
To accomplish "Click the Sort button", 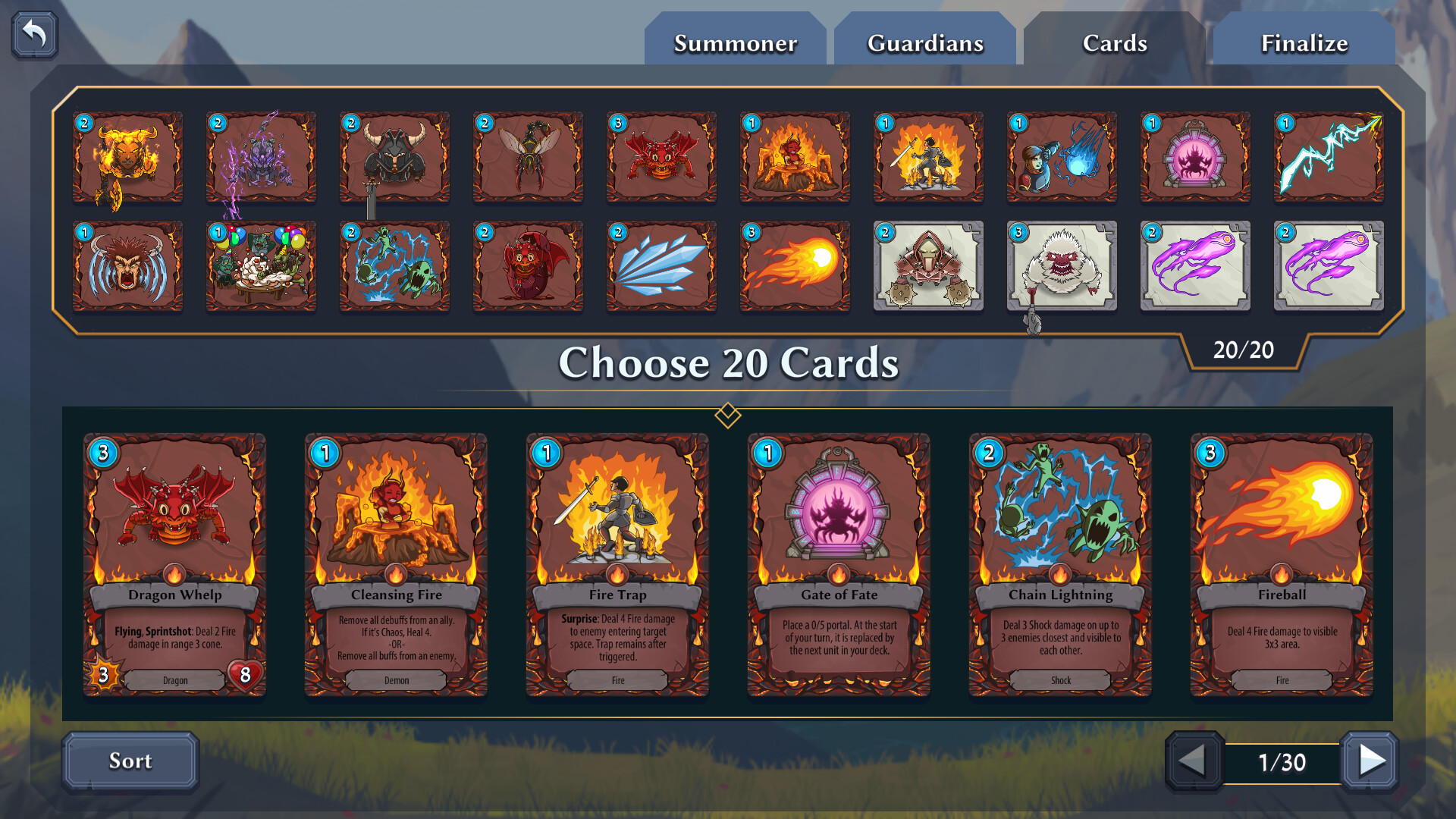I will click(x=130, y=761).
